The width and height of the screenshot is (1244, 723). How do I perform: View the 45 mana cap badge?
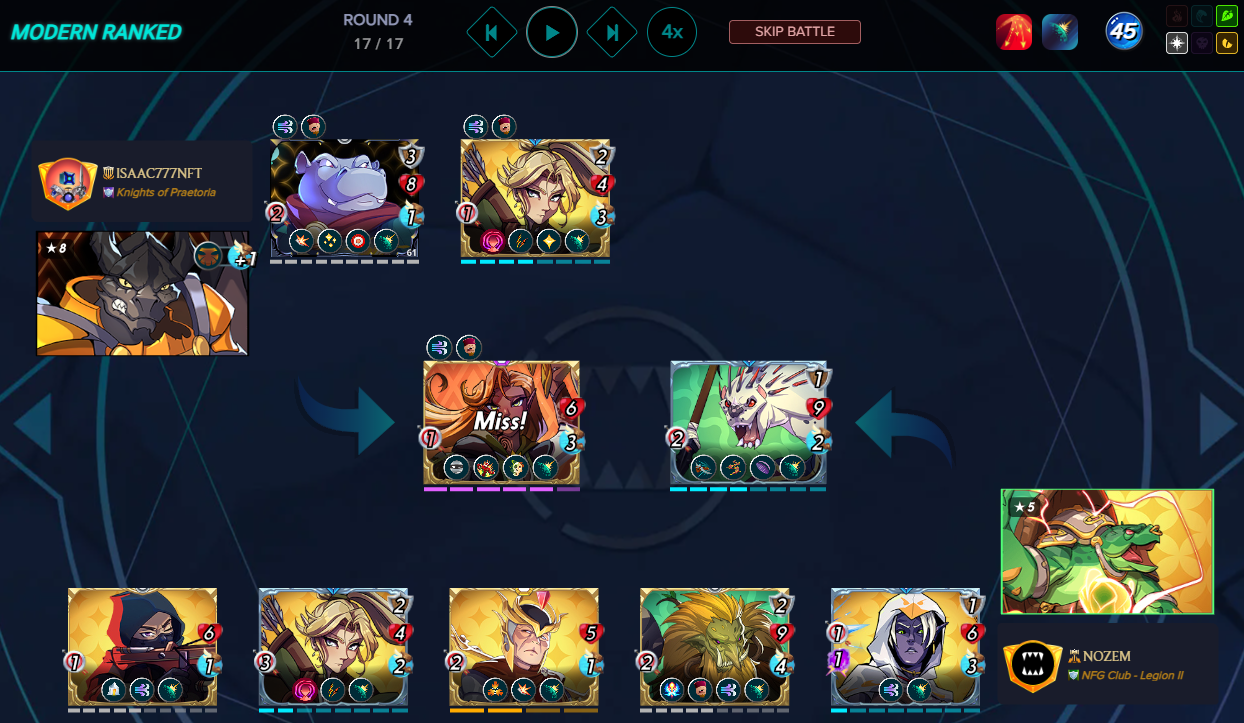pos(1124,32)
